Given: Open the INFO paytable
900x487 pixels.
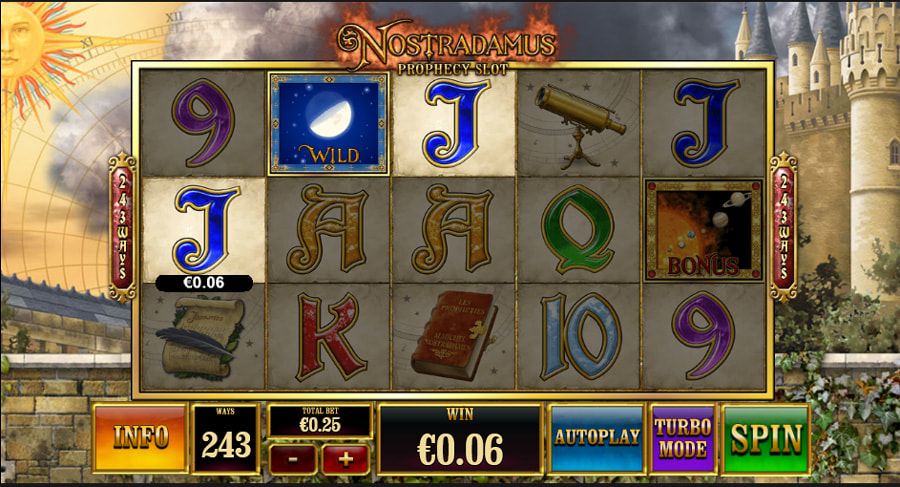Looking at the screenshot, I should pyautogui.click(x=139, y=438).
